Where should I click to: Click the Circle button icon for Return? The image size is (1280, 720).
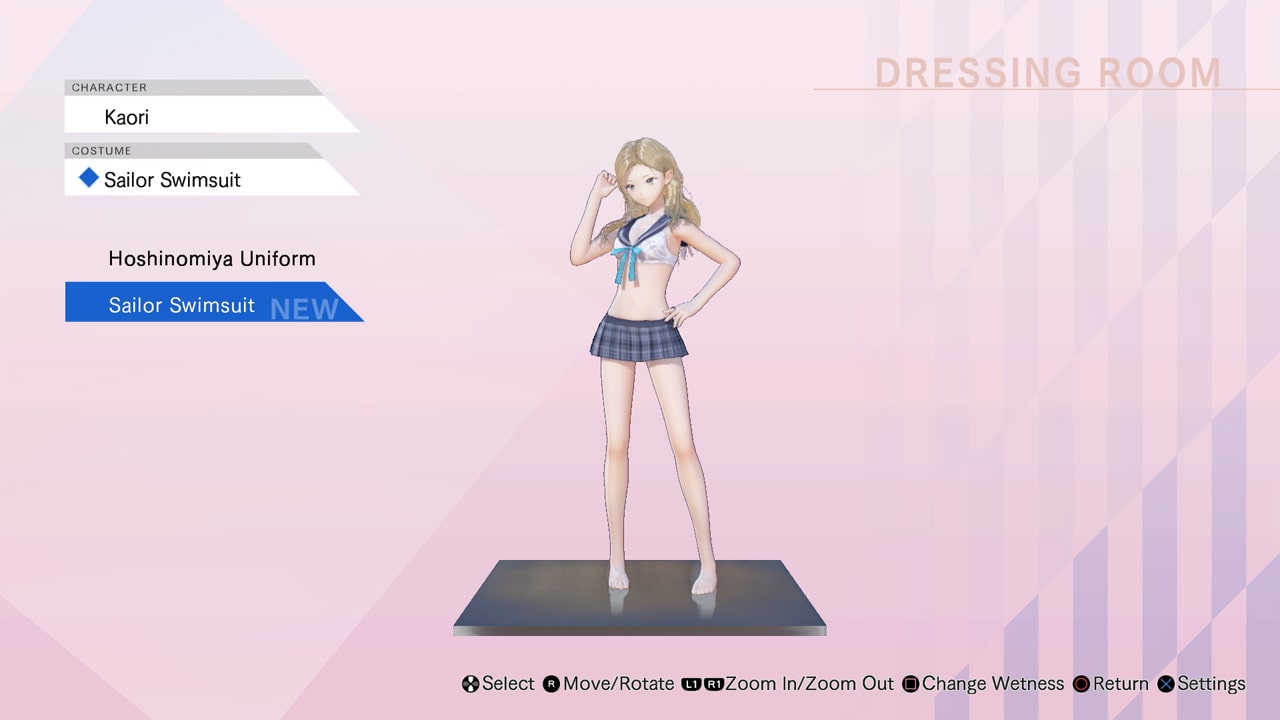tap(1080, 684)
